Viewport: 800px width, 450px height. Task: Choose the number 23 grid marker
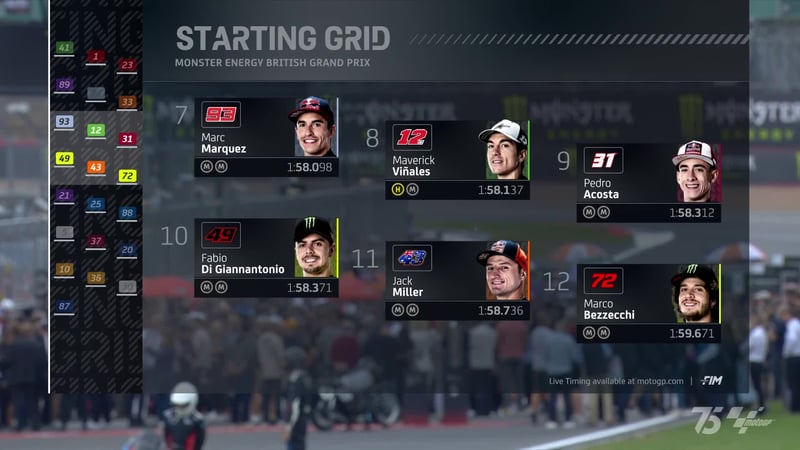pos(127,65)
